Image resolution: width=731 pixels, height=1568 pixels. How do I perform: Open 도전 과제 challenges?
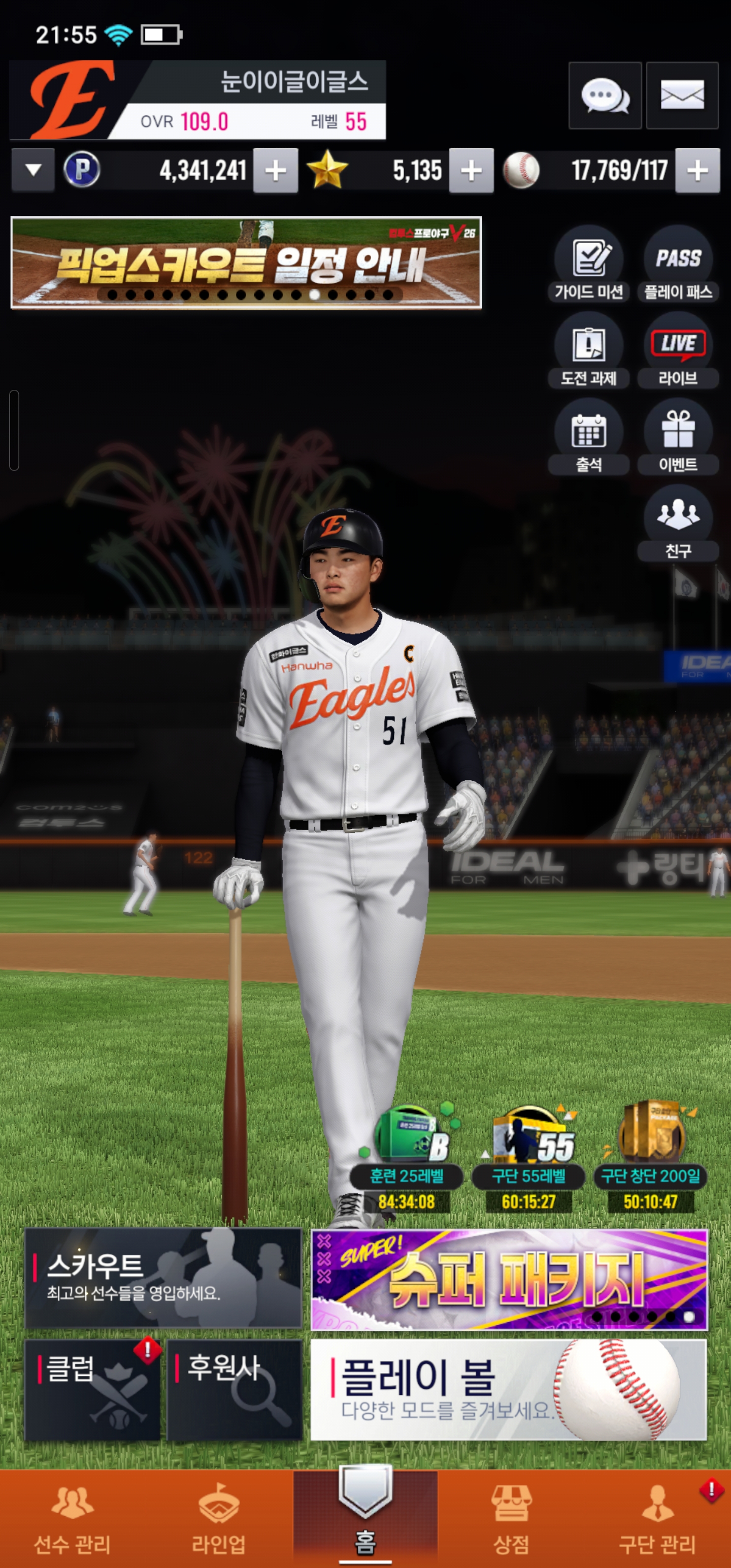588,350
